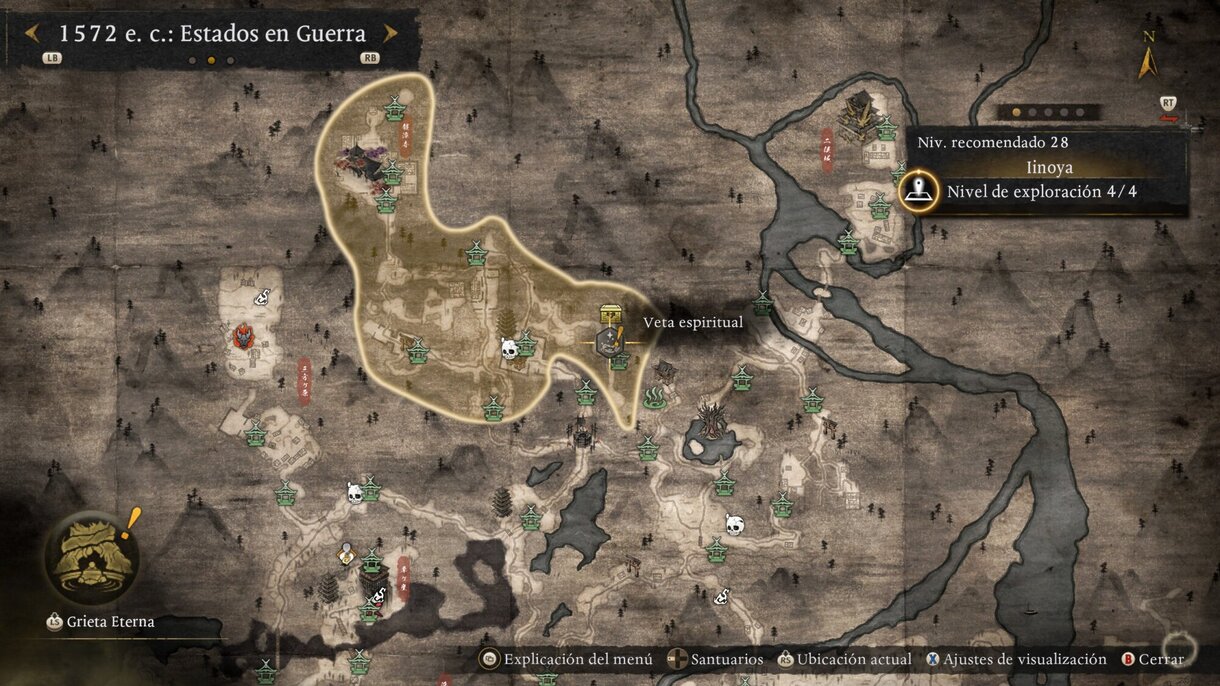1220x686 pixels.
Task: Jump to Ubicación actual
Action: click(846, 659)
